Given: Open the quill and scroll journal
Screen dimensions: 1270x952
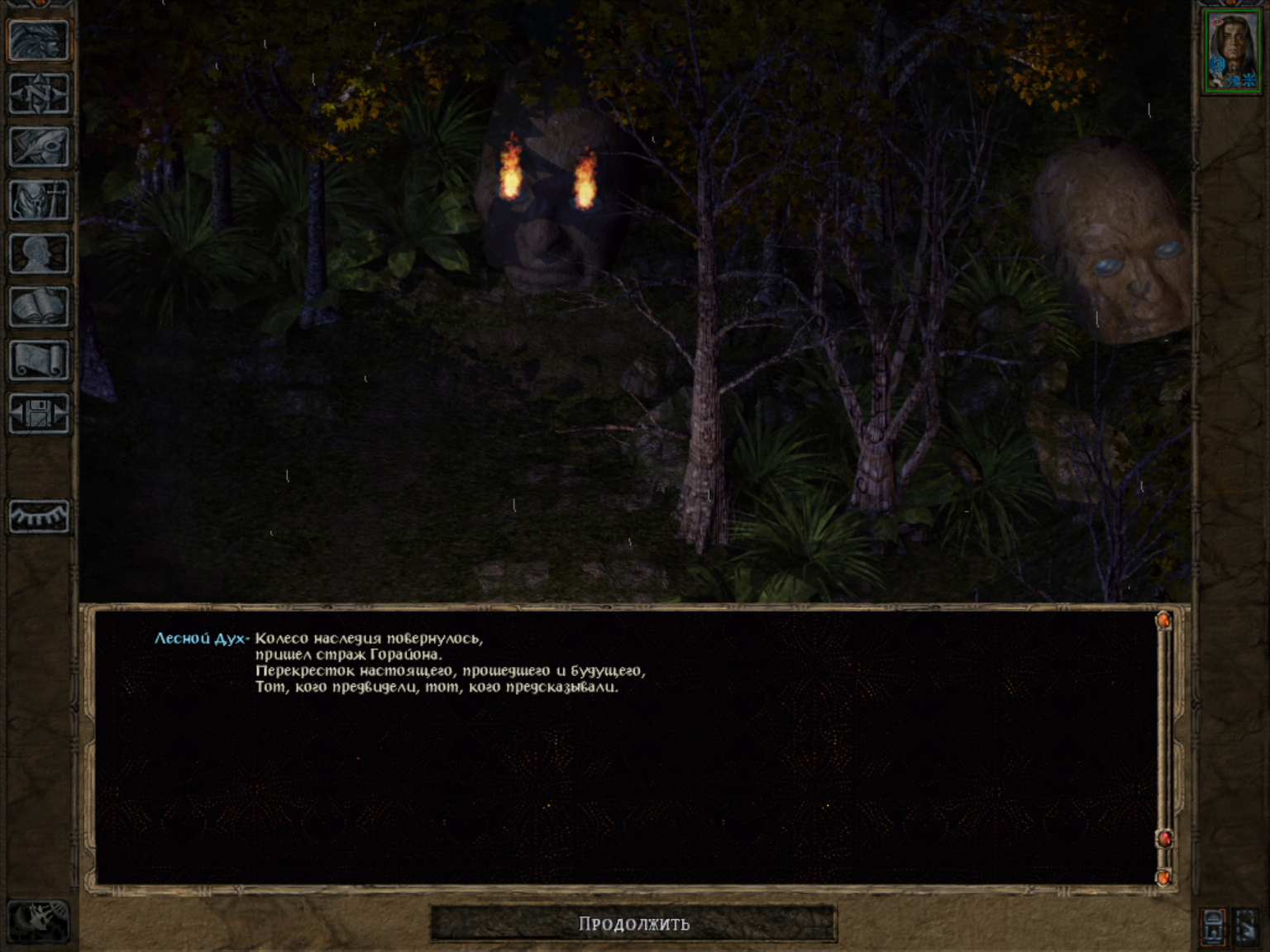Looking at the screenshot, I should tap(38, 147).
